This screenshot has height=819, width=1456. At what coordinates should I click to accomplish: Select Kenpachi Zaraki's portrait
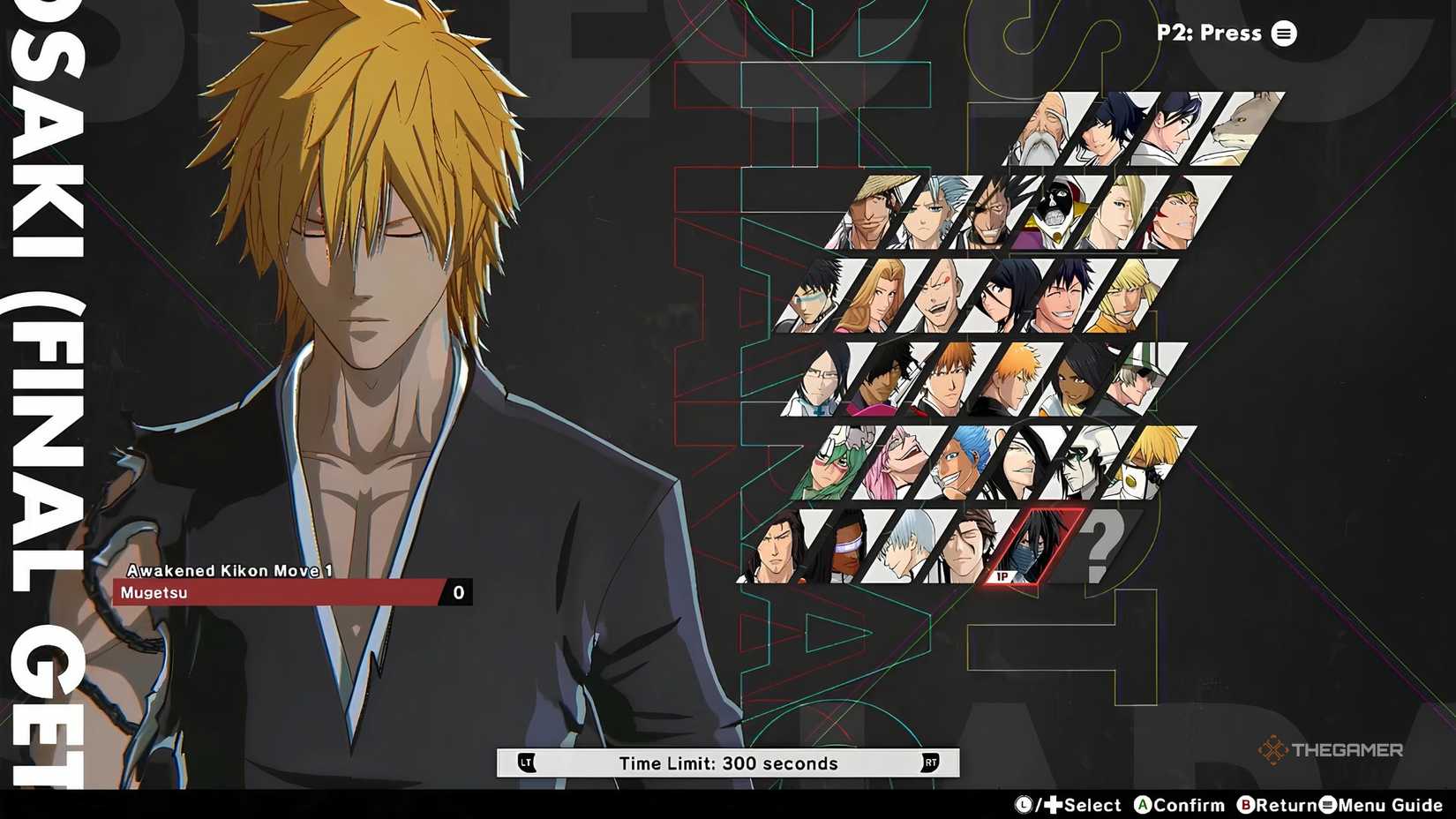[990, 213]
